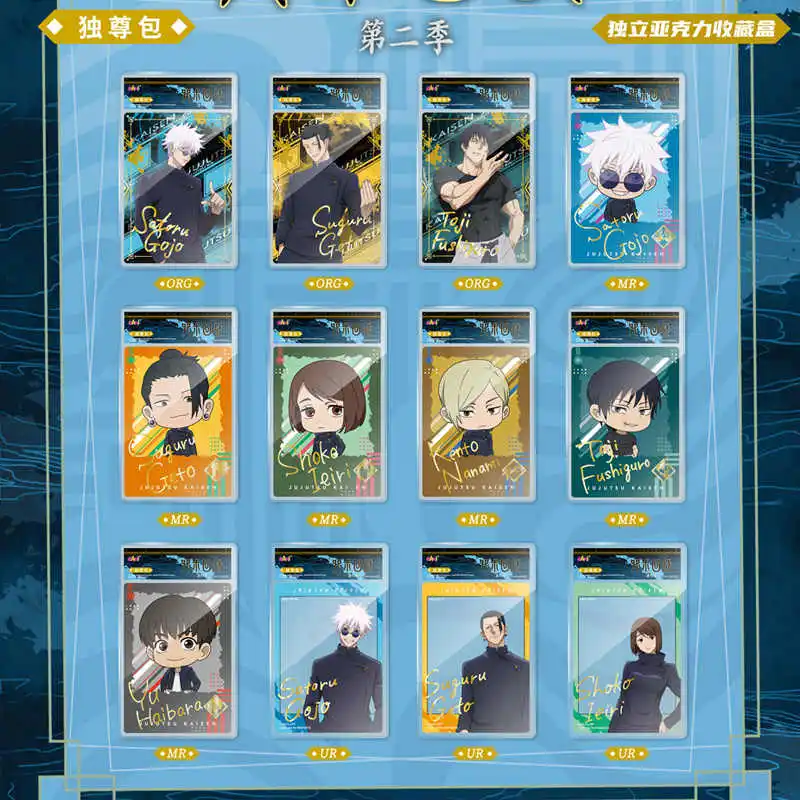Viewport: 800px width, 800px height.
Task: Pick the chibi Toji Fushiguro MR card
Action: pyautogui.click(x=626, y=406)
